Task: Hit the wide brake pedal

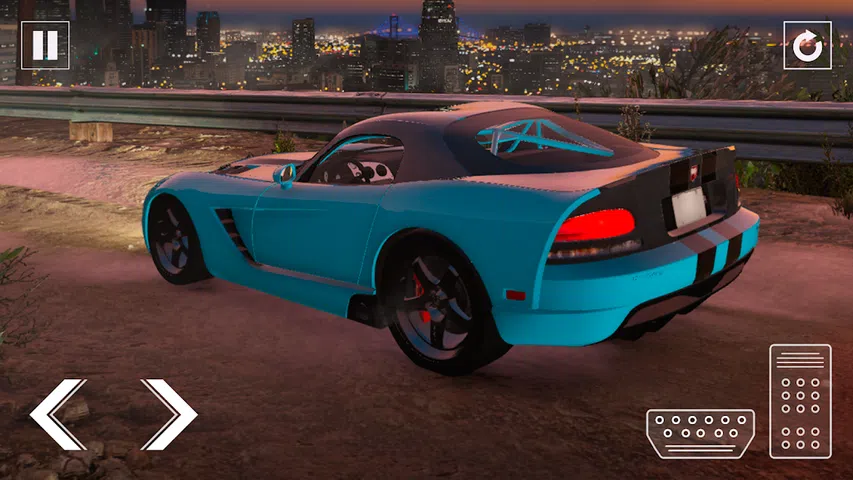Action: click(x=700, y=433)
